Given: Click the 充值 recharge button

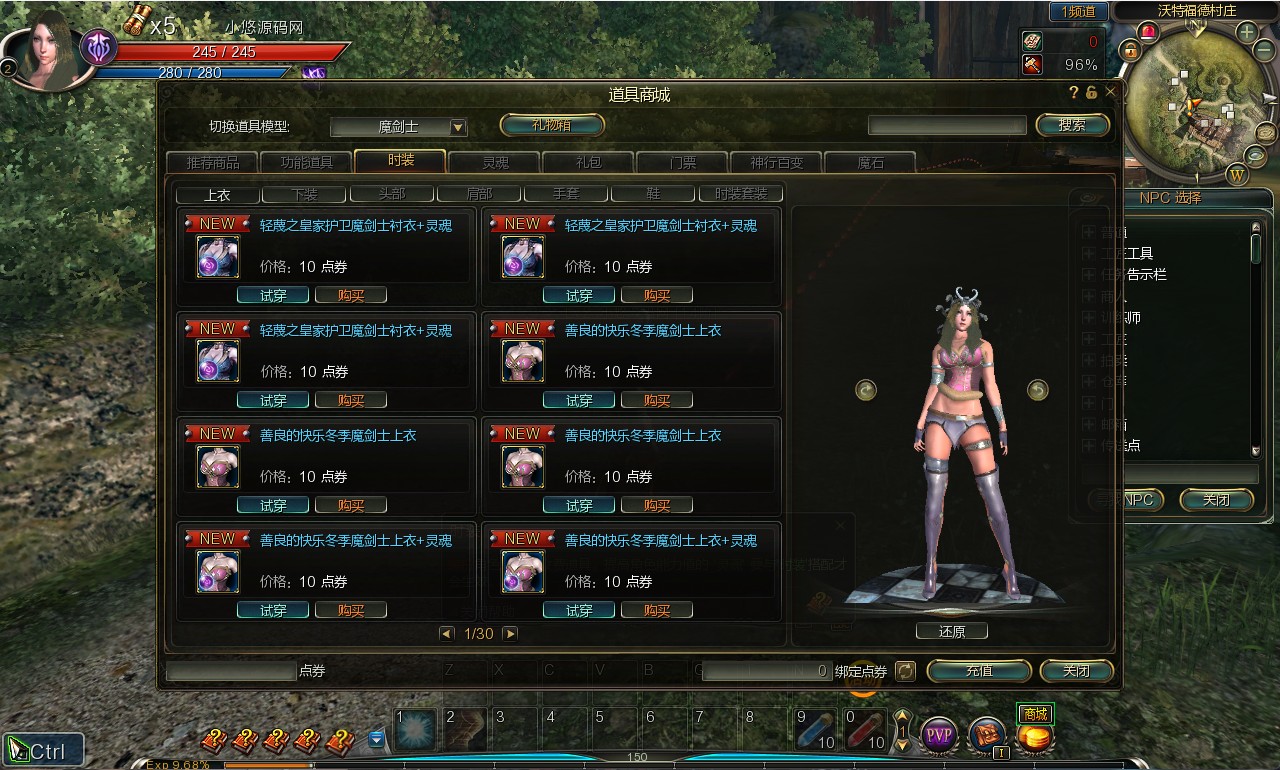Looking at the screenshot, I should pyautogui.click(x=978, y=671).
